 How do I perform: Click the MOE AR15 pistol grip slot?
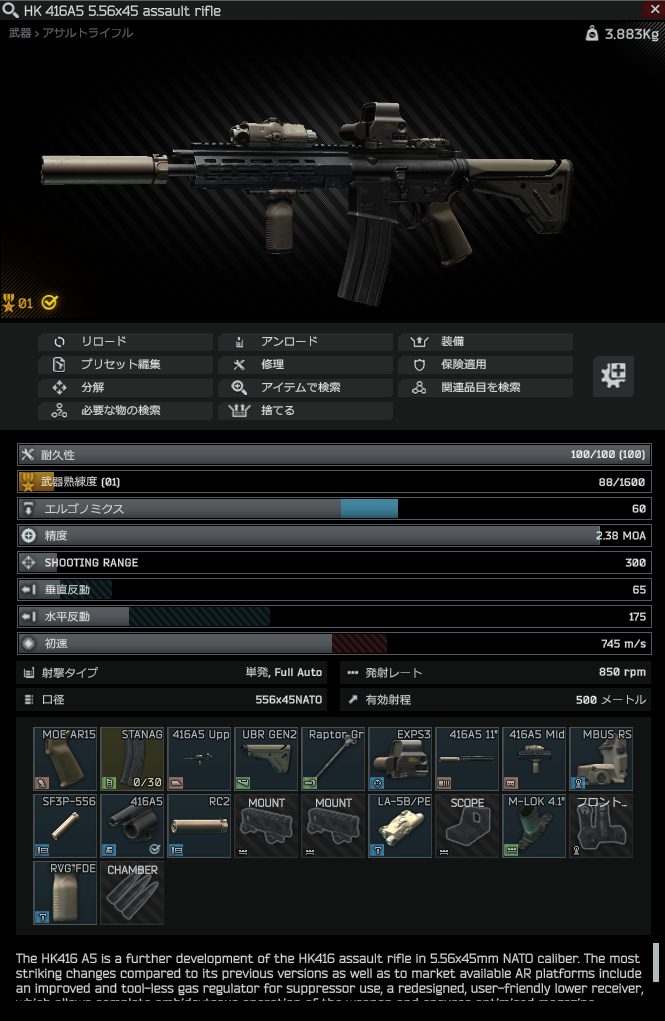[x=65, y=759]
